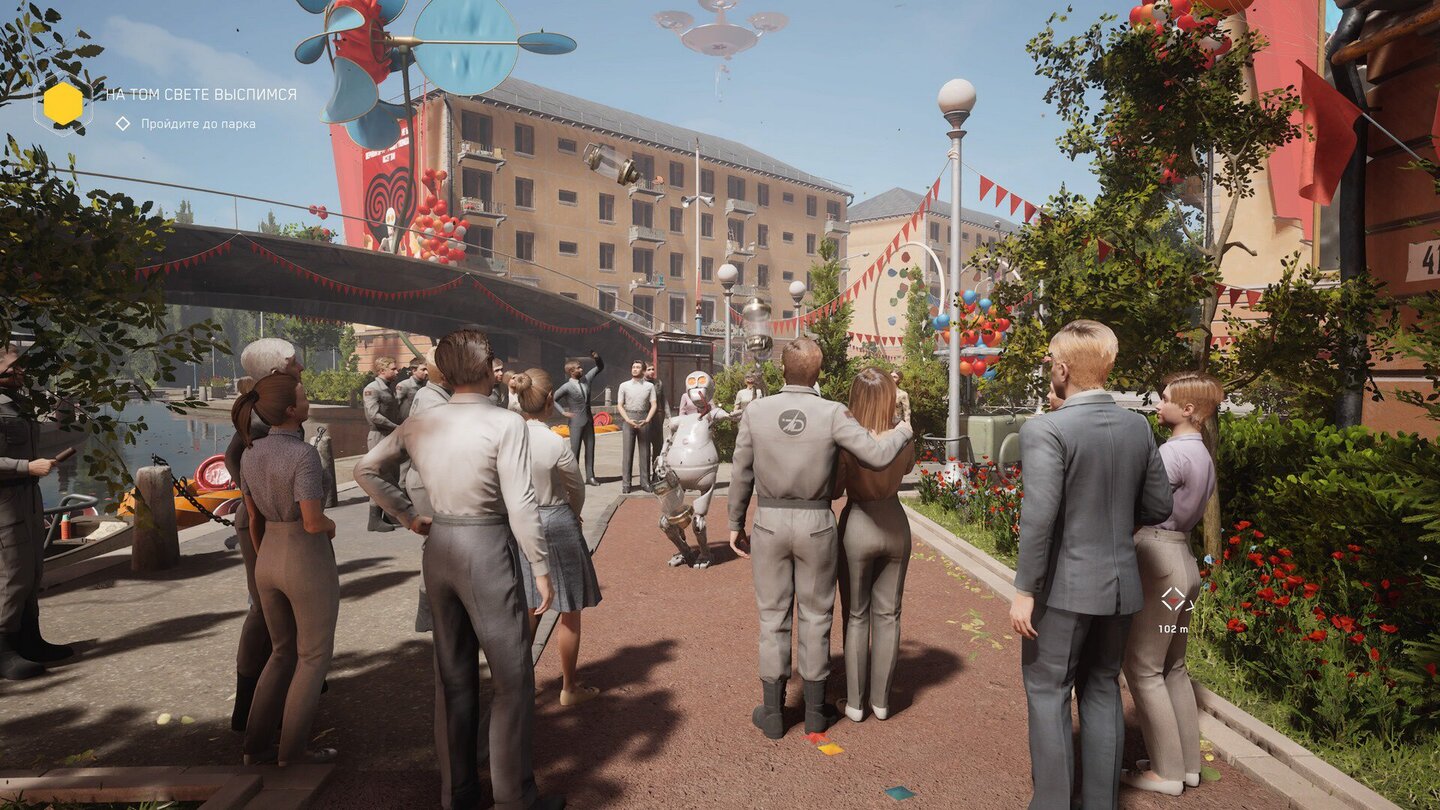Select the quest title «На том свете выспимся»
This screenshot has width=1440, height=810.
[x=201, y=94]
